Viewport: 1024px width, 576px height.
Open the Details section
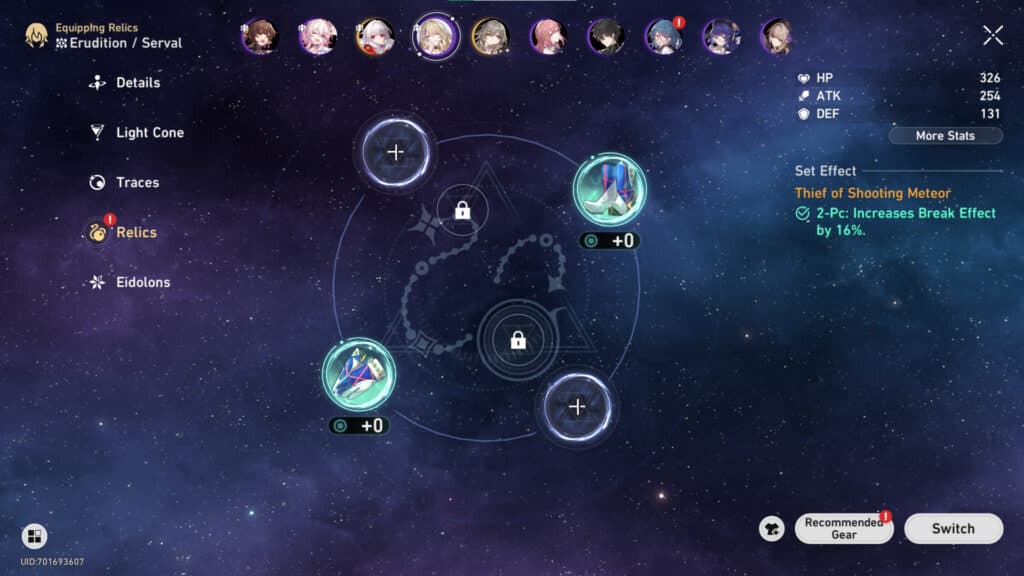click(x=137, y=83)
